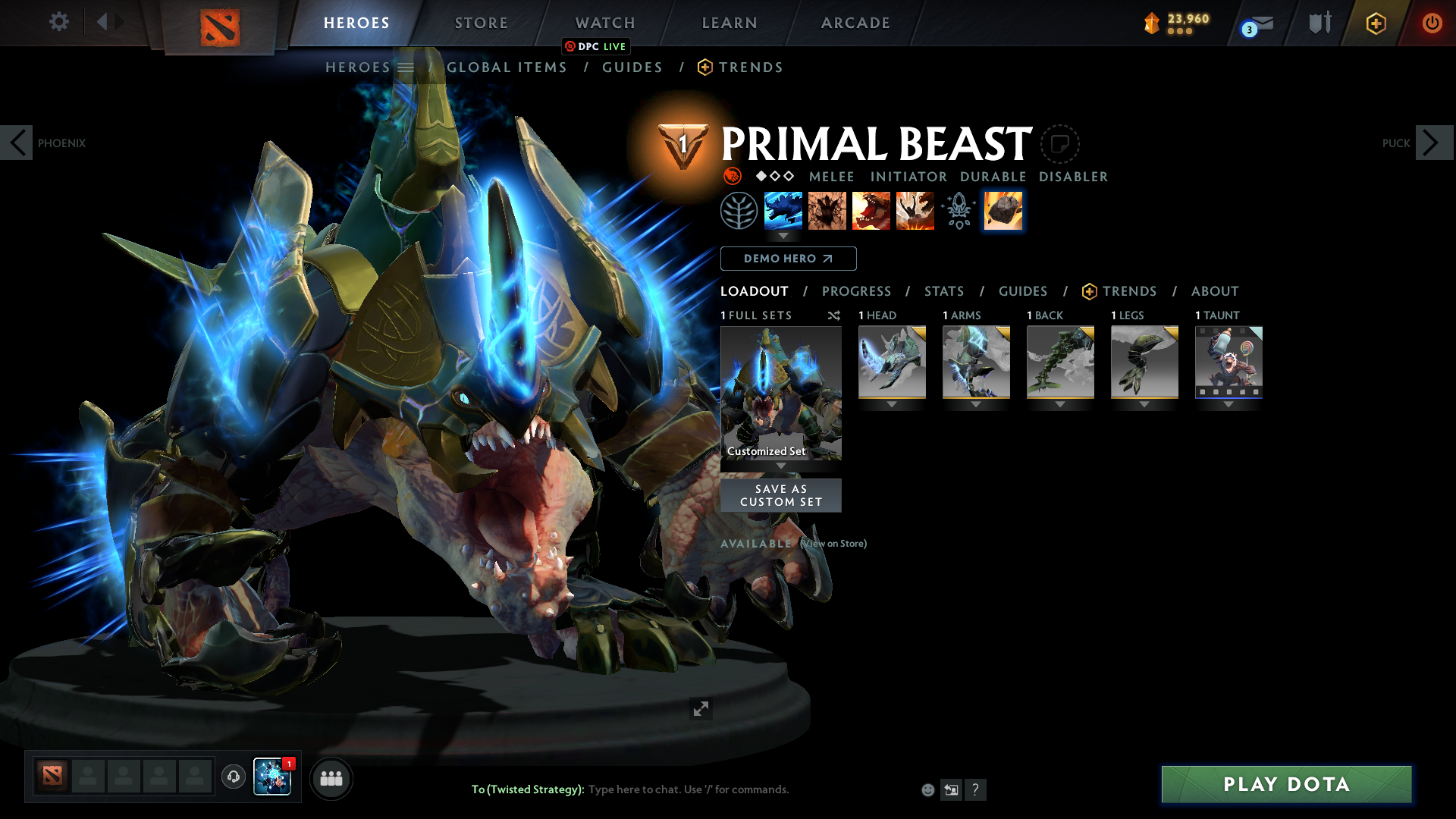Expand the TAUNT slot dropdown

(1228, 404)
